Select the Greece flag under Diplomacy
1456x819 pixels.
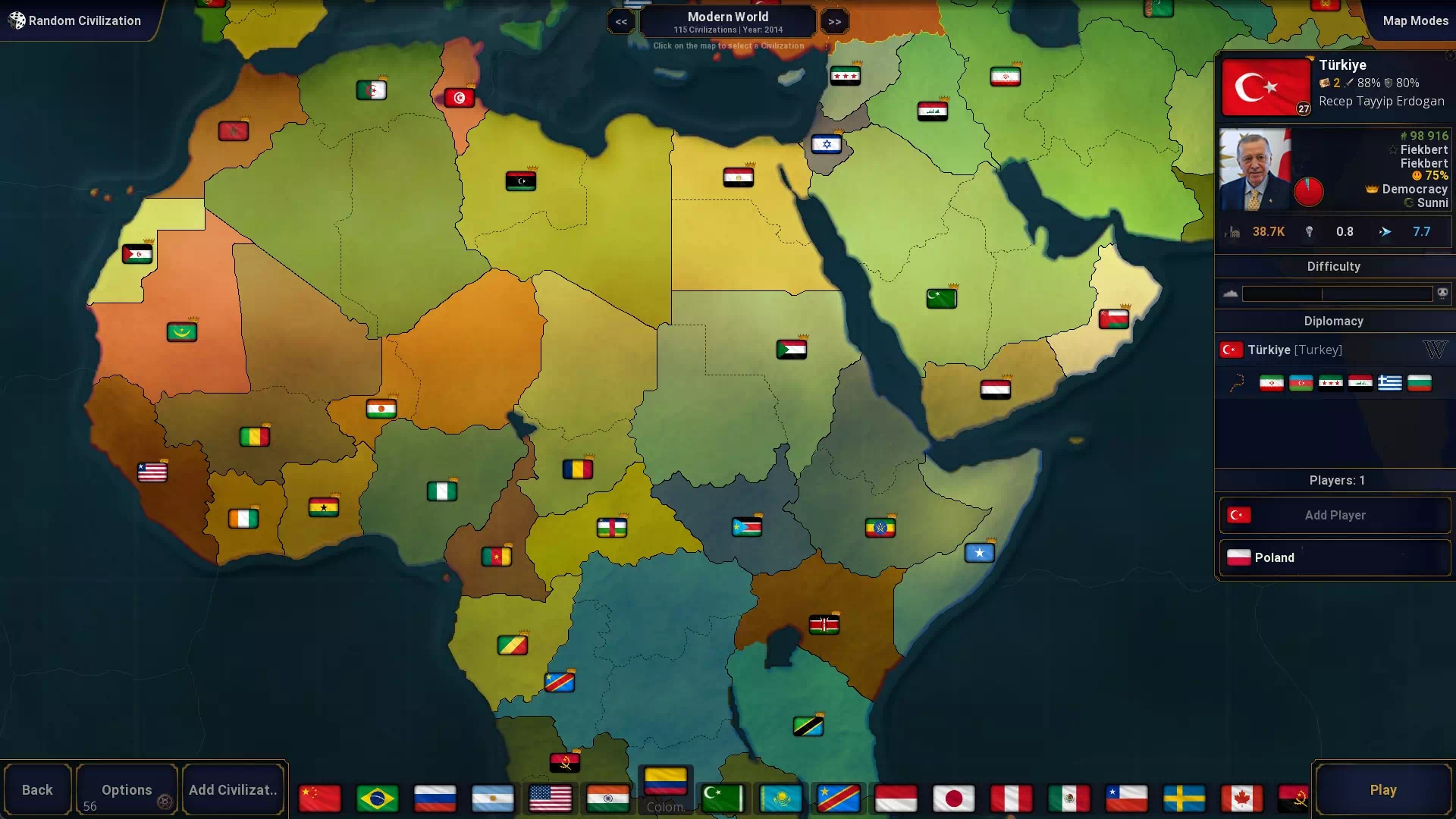click(1391, 383)
